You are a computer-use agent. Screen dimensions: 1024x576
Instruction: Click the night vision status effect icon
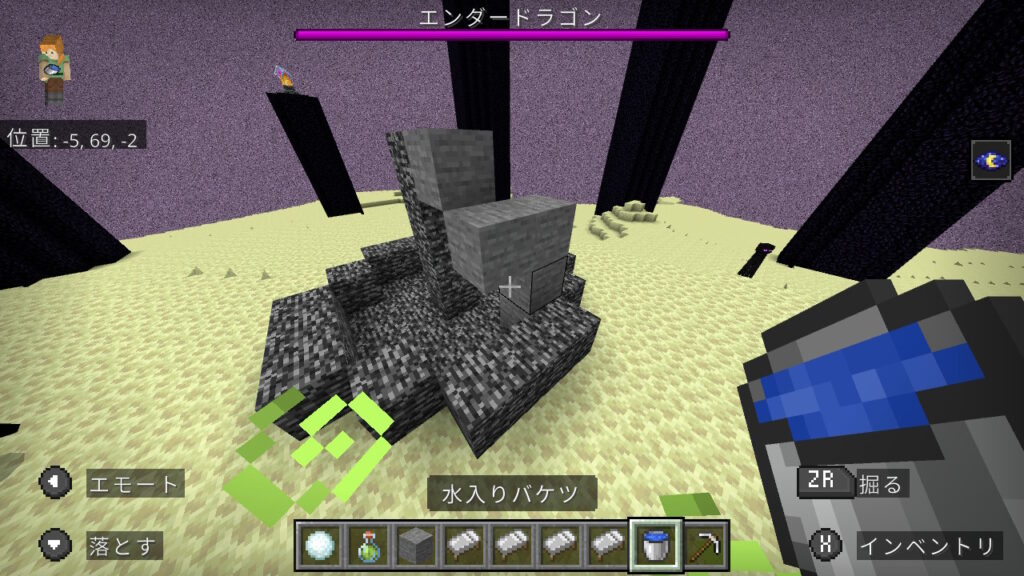[x=989, y=160]
